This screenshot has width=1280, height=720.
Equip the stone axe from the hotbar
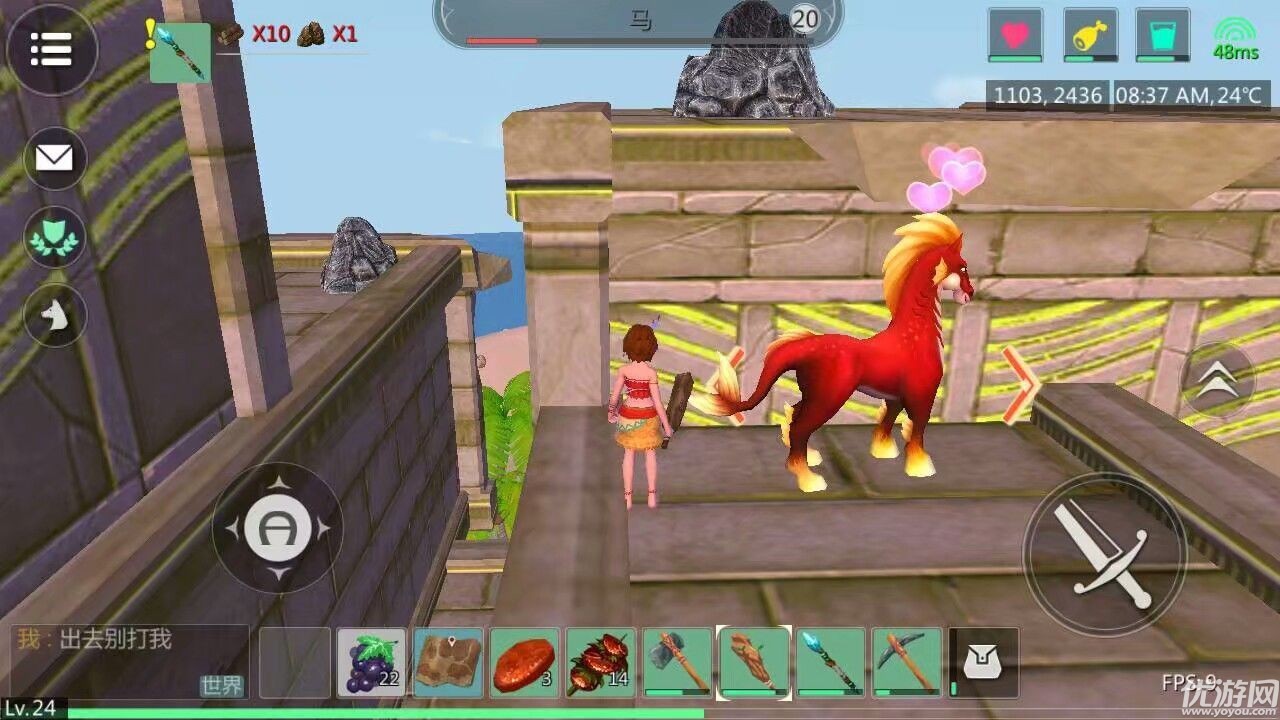pos(677,662)
